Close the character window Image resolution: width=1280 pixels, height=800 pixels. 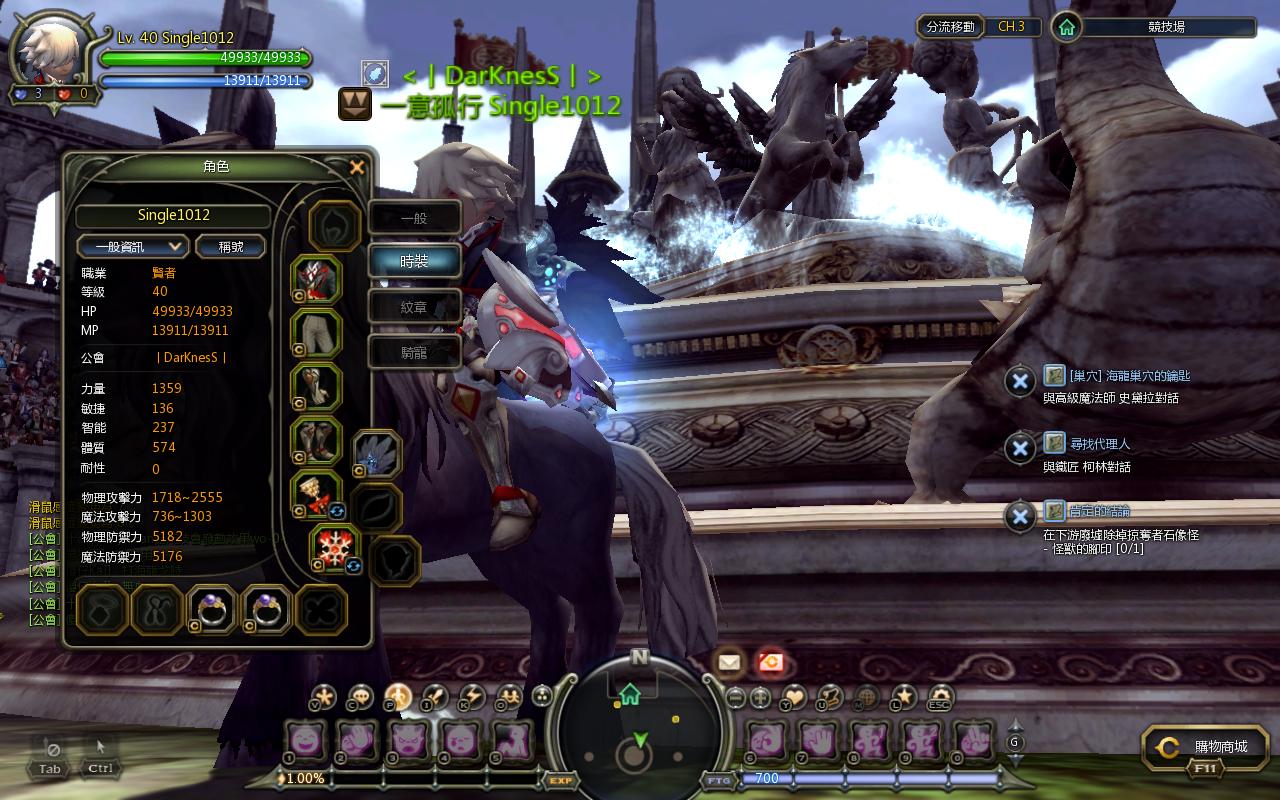pos(357,168)
